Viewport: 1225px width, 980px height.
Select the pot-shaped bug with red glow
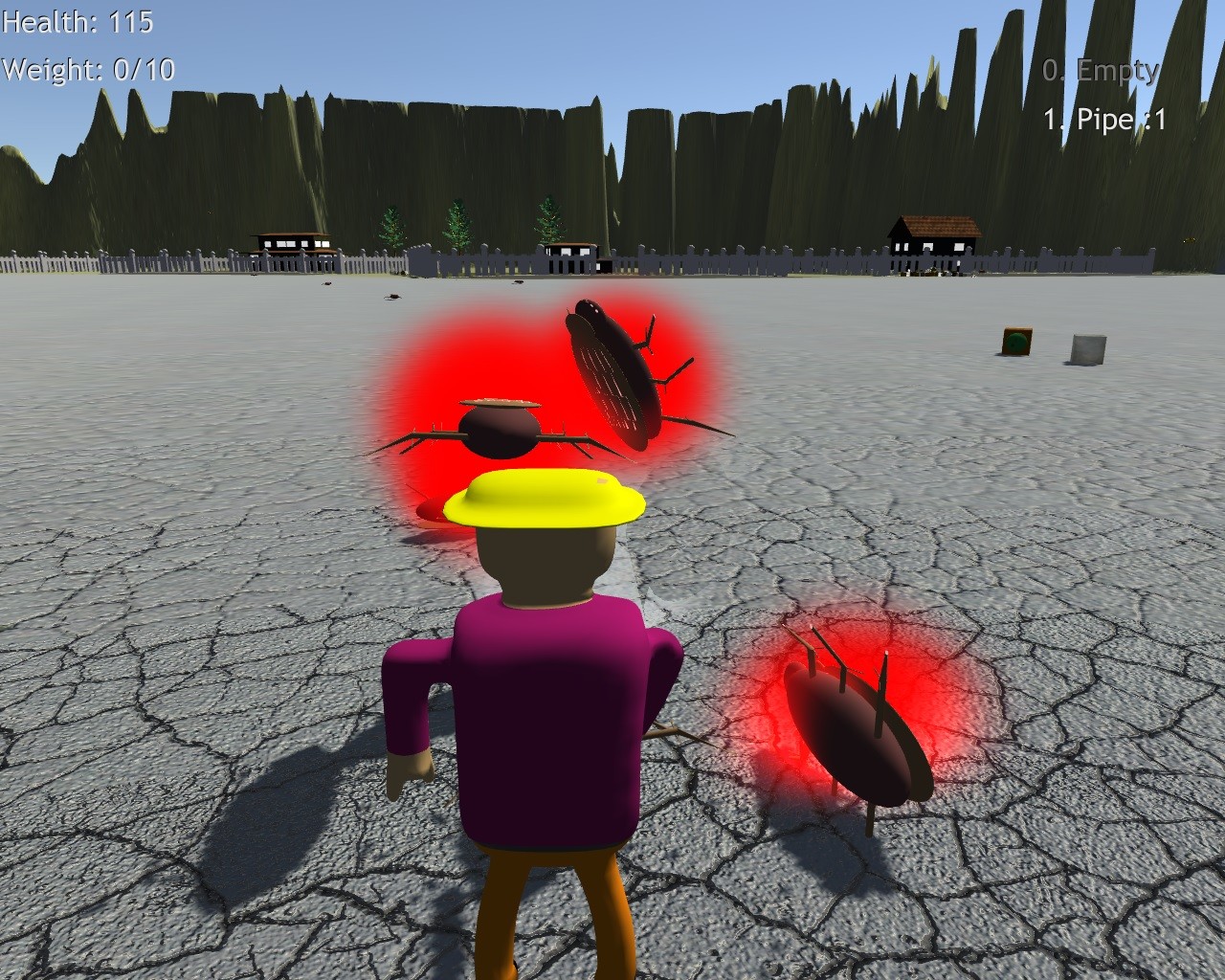pos(502,431)
